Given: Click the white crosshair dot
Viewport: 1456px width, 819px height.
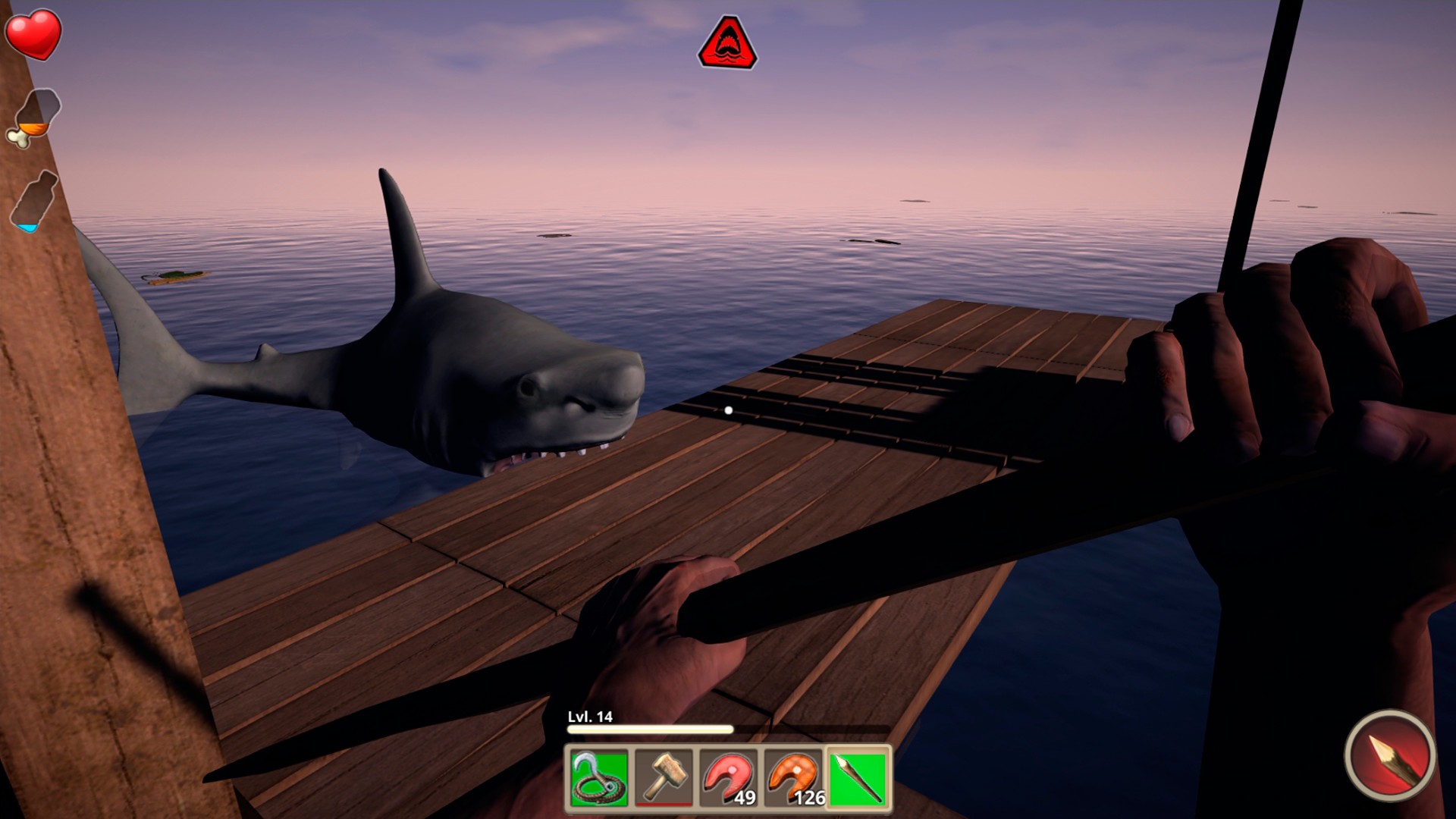Looking at the screenshot, I should (730, 408).
